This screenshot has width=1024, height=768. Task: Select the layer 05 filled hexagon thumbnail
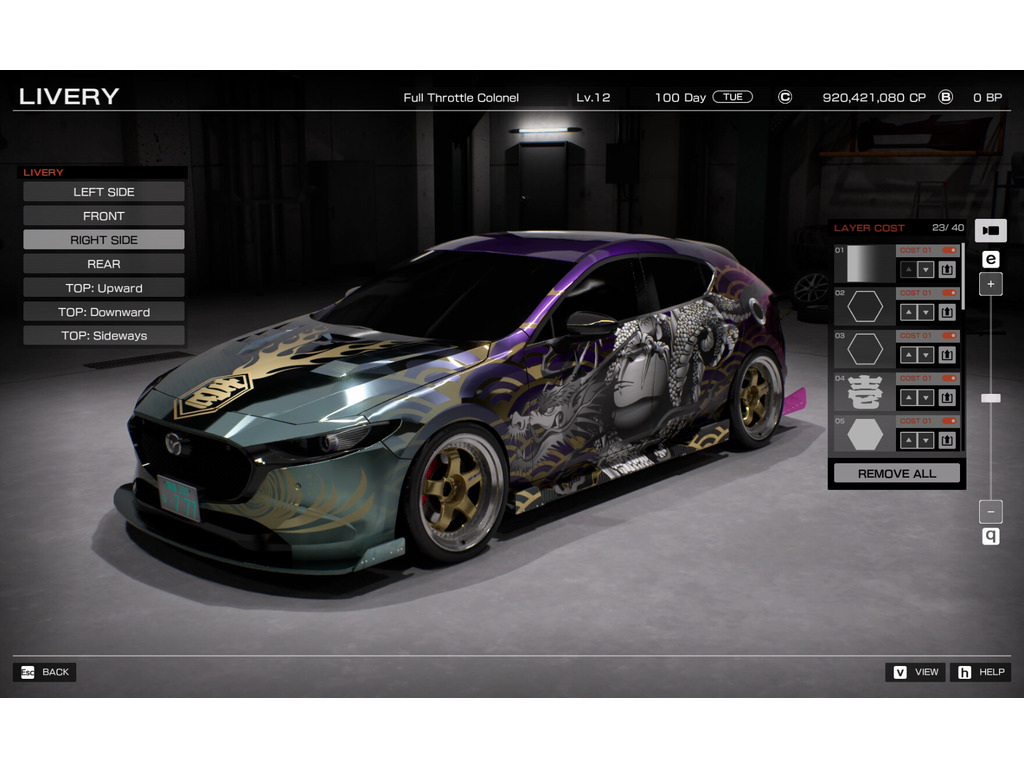(x=865, y=435)
